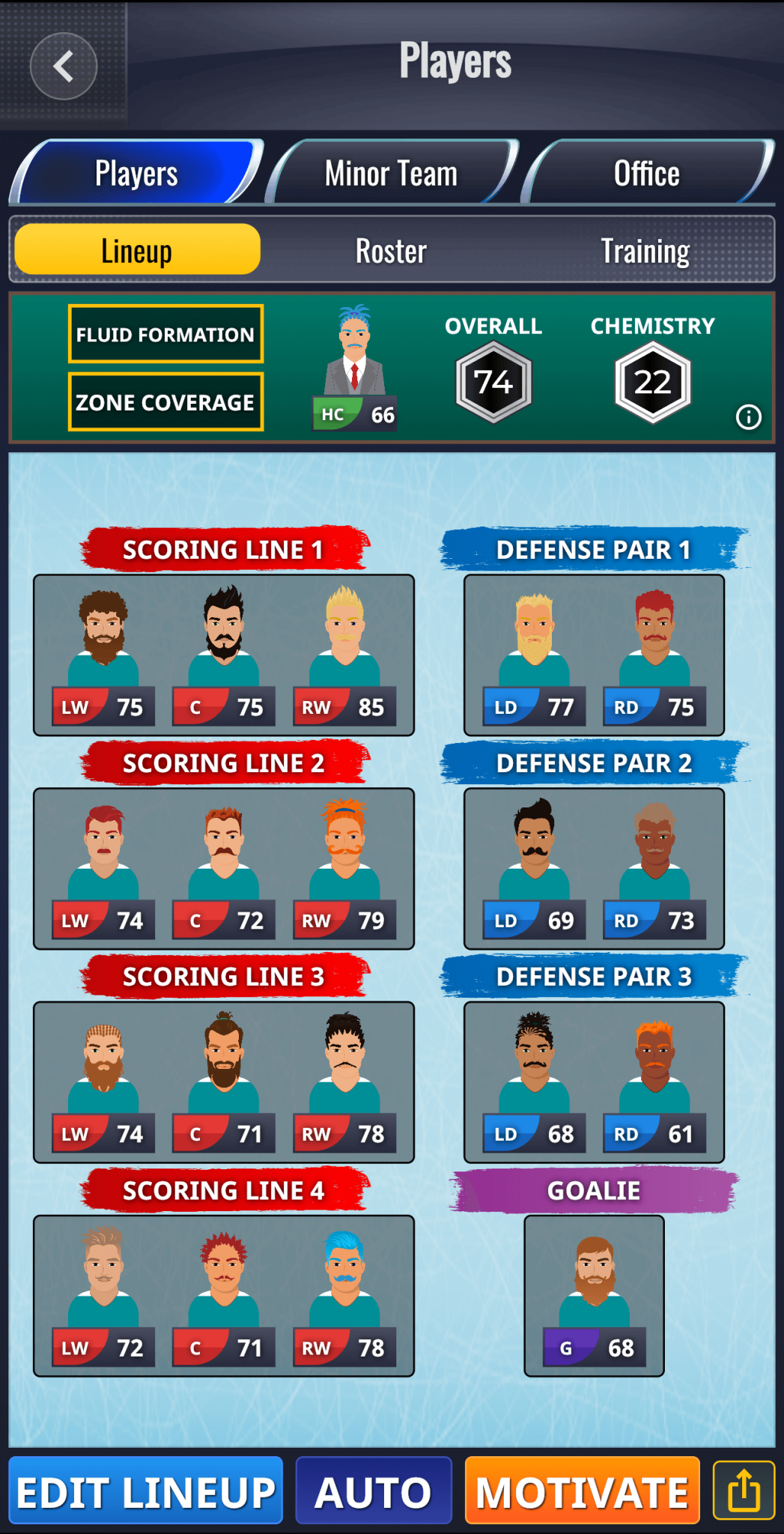The width and height of the screenshot is (784, 1534).
Task: Go back with the arrow button
Action: pos(64,66)
